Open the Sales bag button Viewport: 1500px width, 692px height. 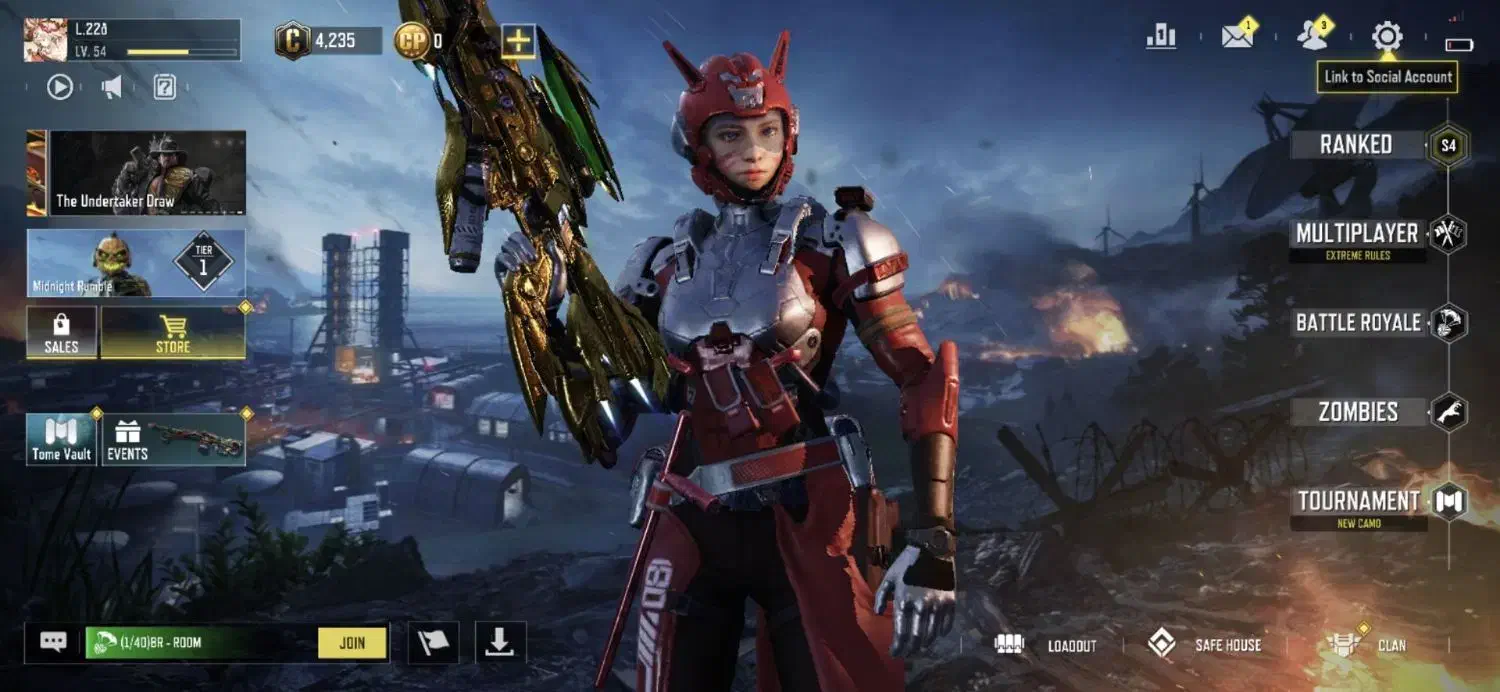(x=61, y=333)
